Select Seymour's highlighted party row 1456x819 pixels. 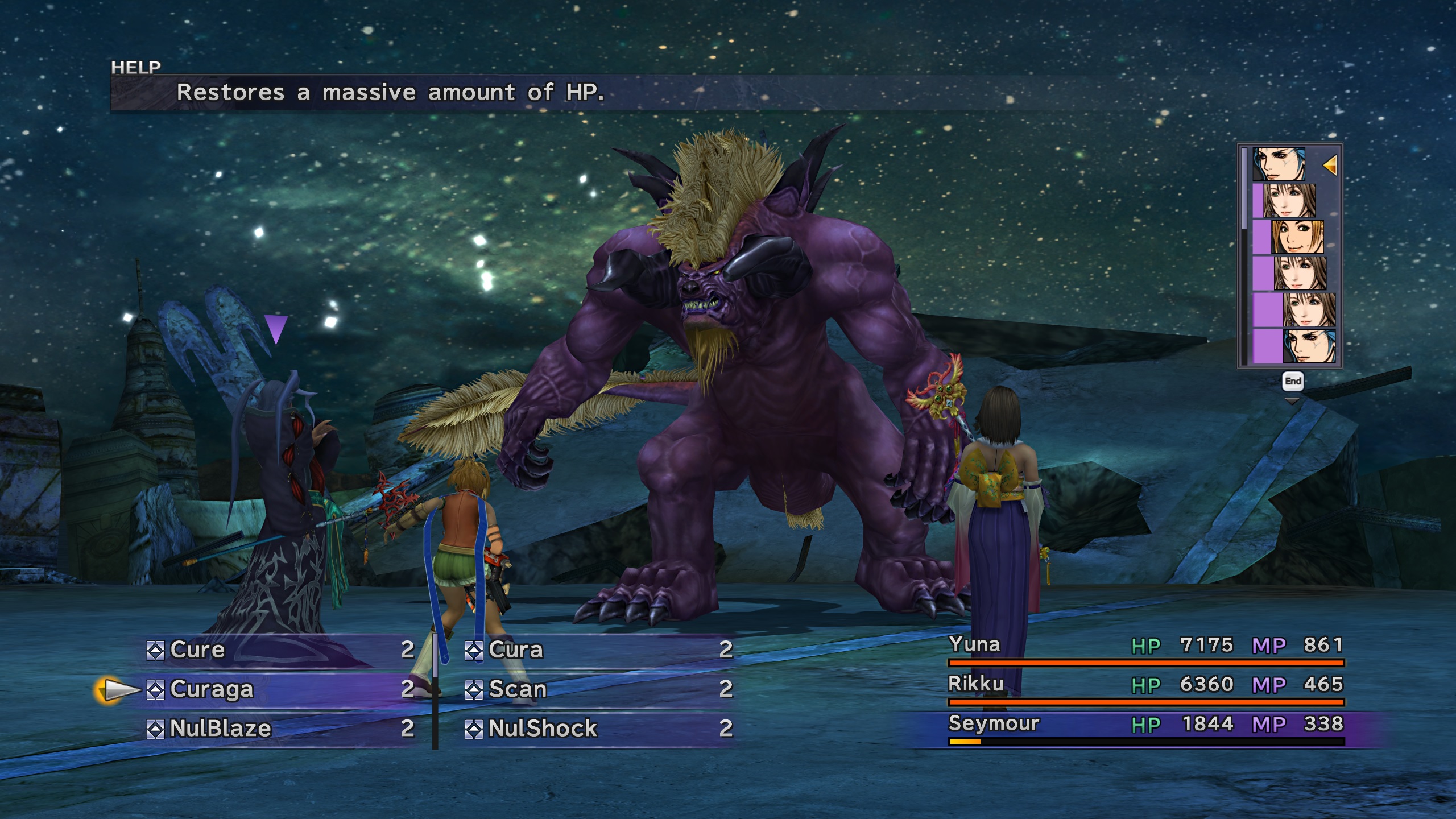click(993, 724)
